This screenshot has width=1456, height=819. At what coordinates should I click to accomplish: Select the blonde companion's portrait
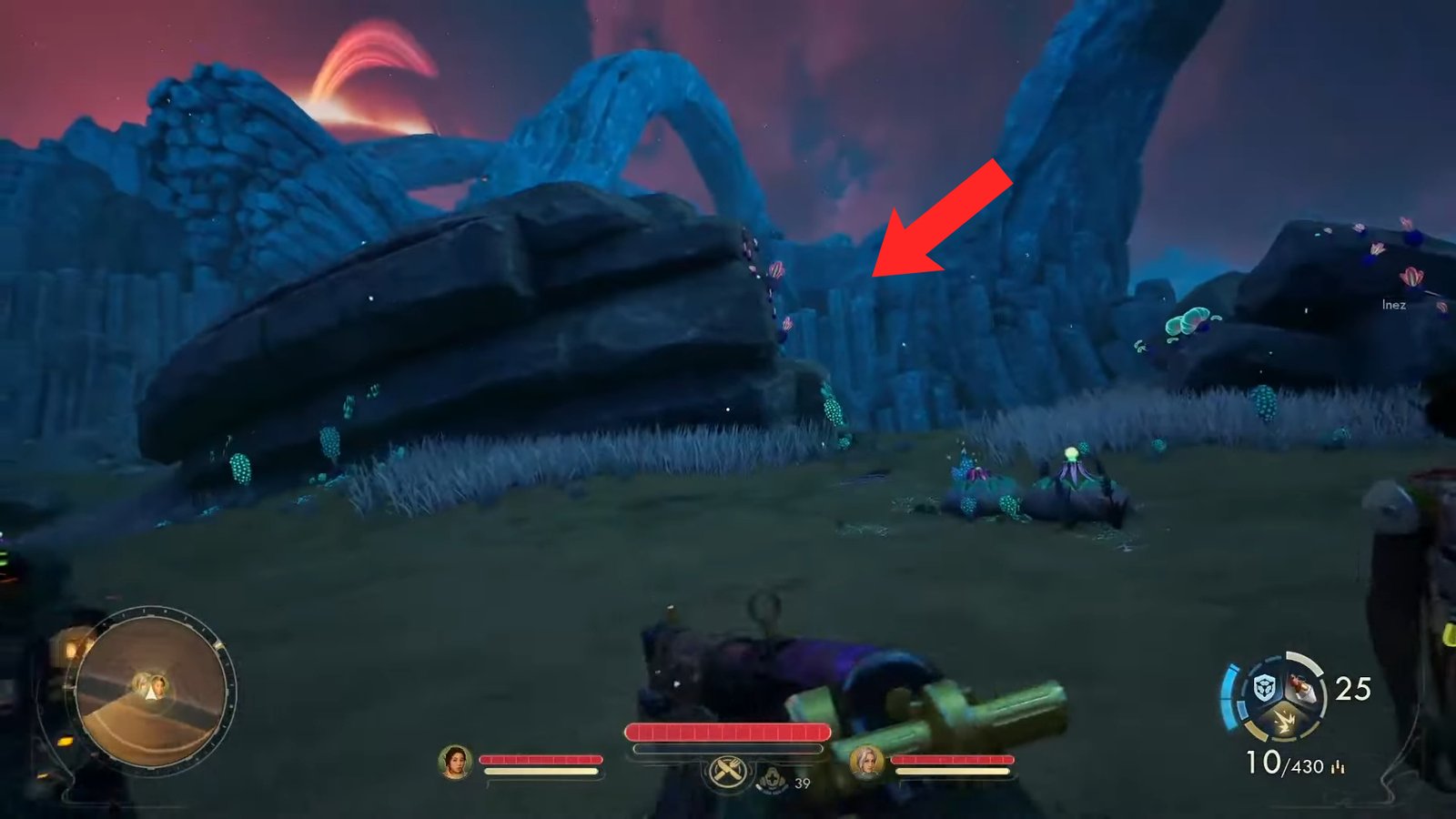(868, 764)
